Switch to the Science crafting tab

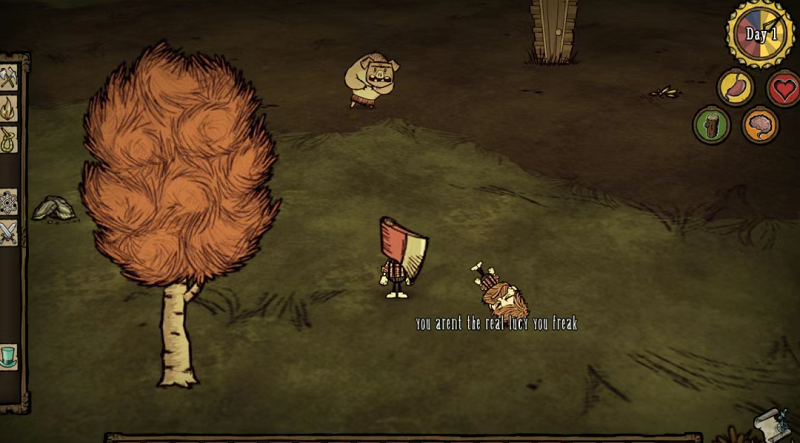point(9,200)
